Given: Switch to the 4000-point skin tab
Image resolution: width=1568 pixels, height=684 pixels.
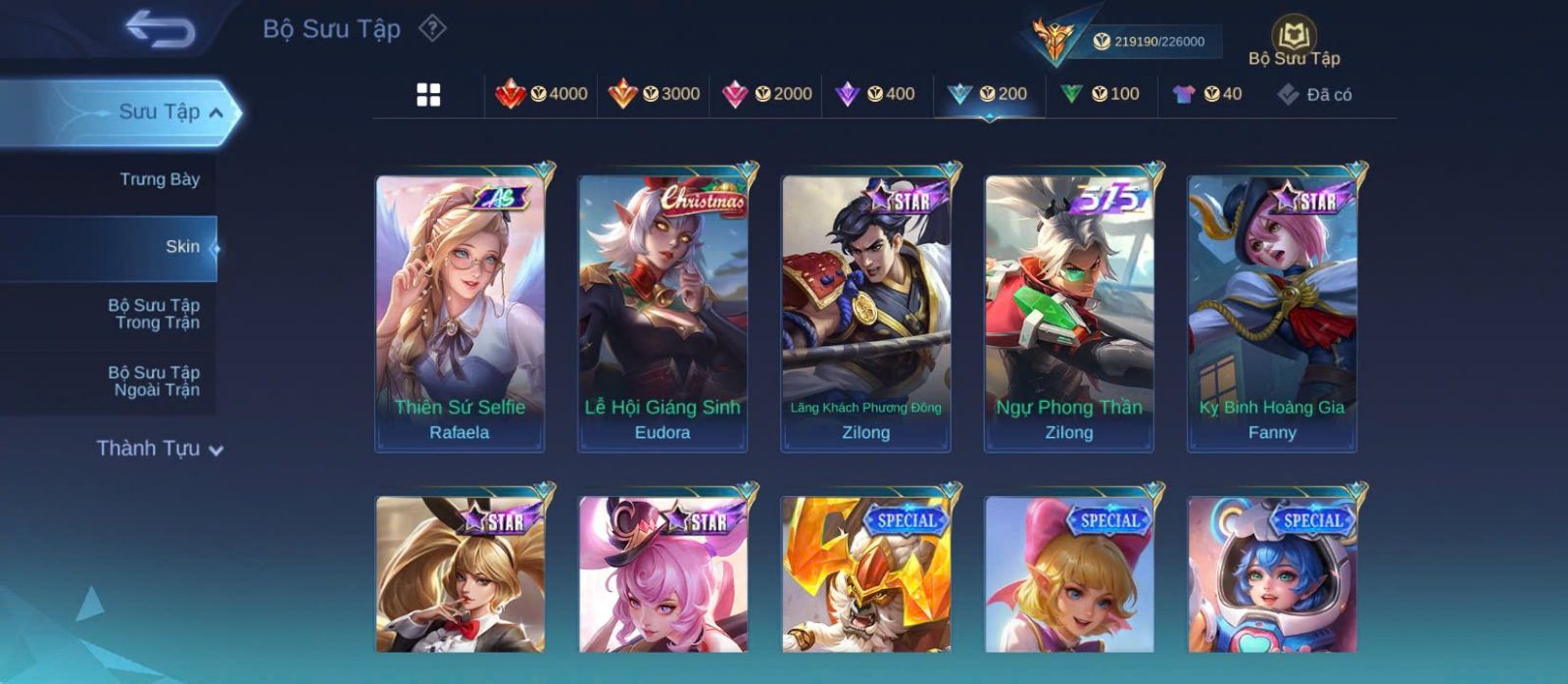Looking at the screenshot, I should point(542,94).
